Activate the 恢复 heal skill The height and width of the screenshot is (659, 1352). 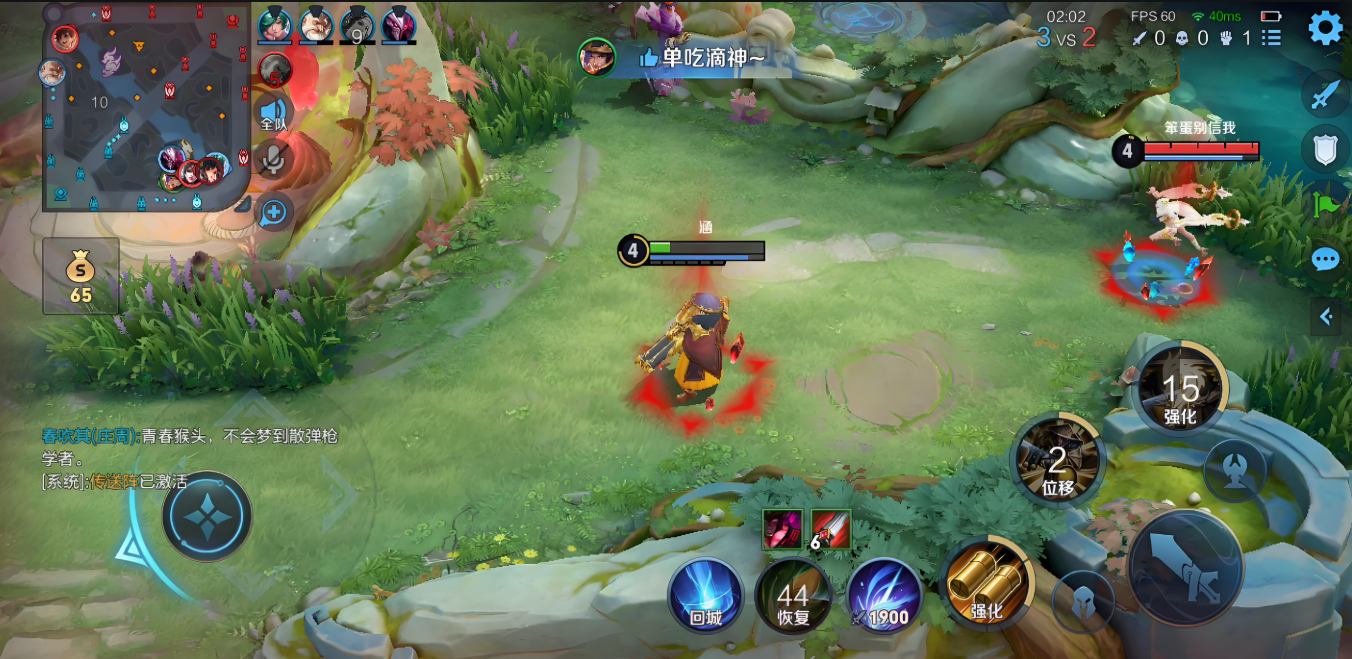pyautogui.click(x=793, y=596)
